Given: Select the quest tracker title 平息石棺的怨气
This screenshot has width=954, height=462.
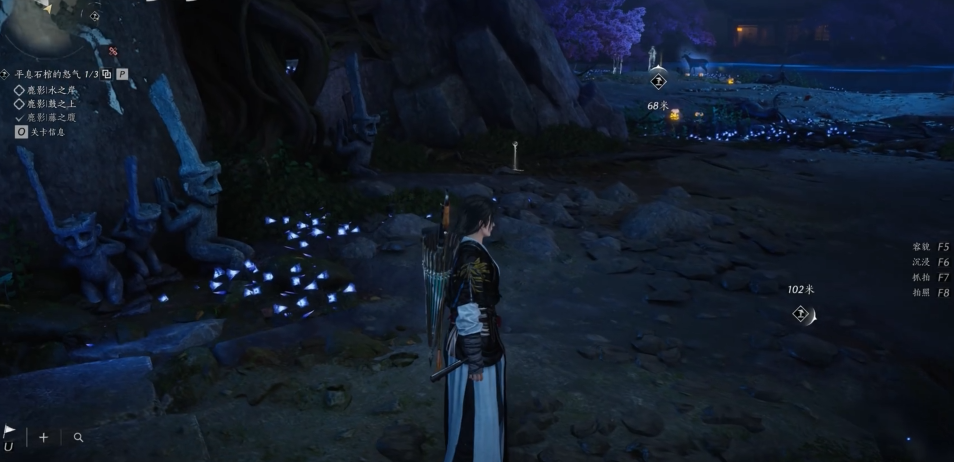Looking at the screenshot, I should point(47,74).
